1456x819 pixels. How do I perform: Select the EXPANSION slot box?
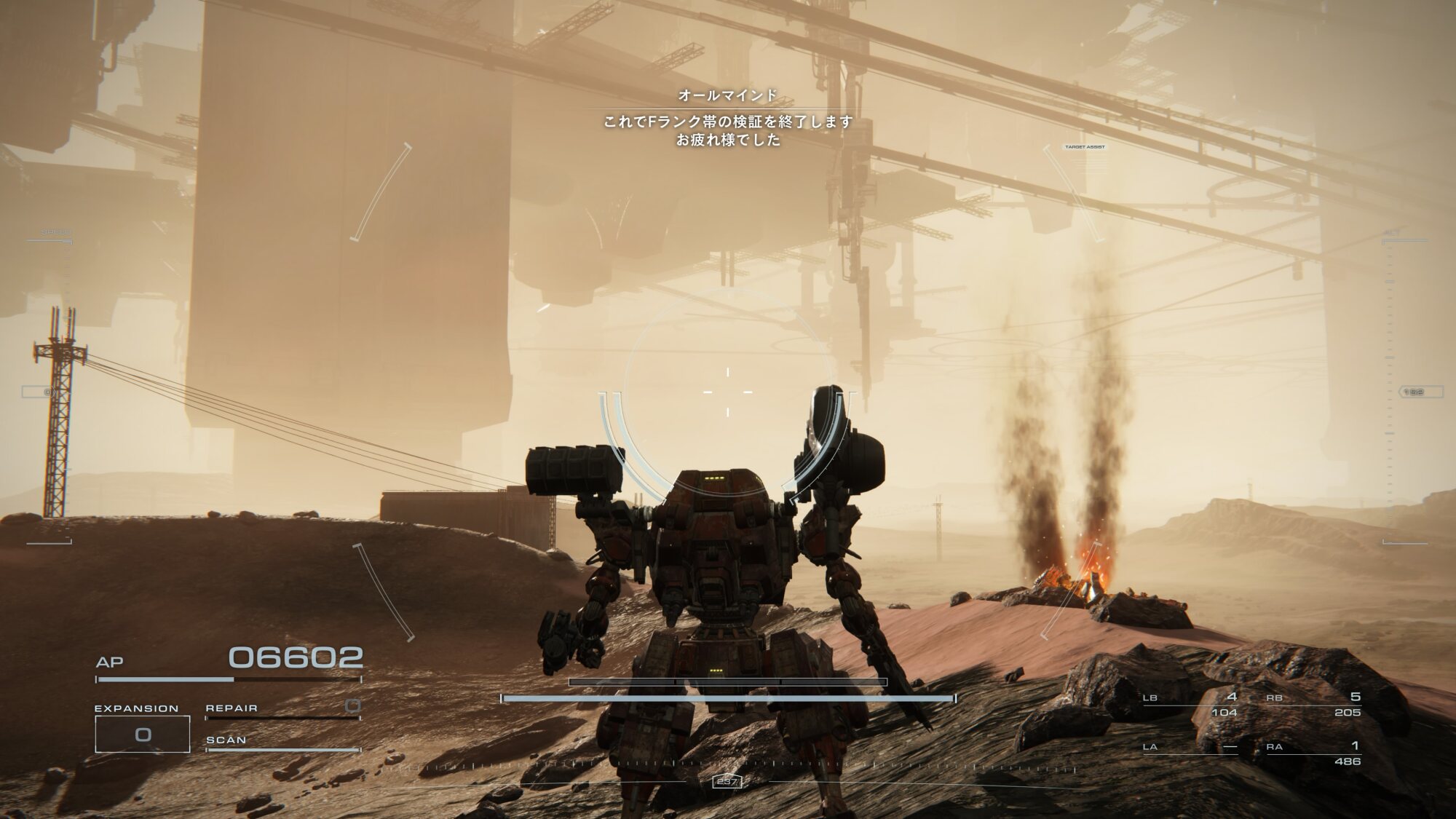143,734
